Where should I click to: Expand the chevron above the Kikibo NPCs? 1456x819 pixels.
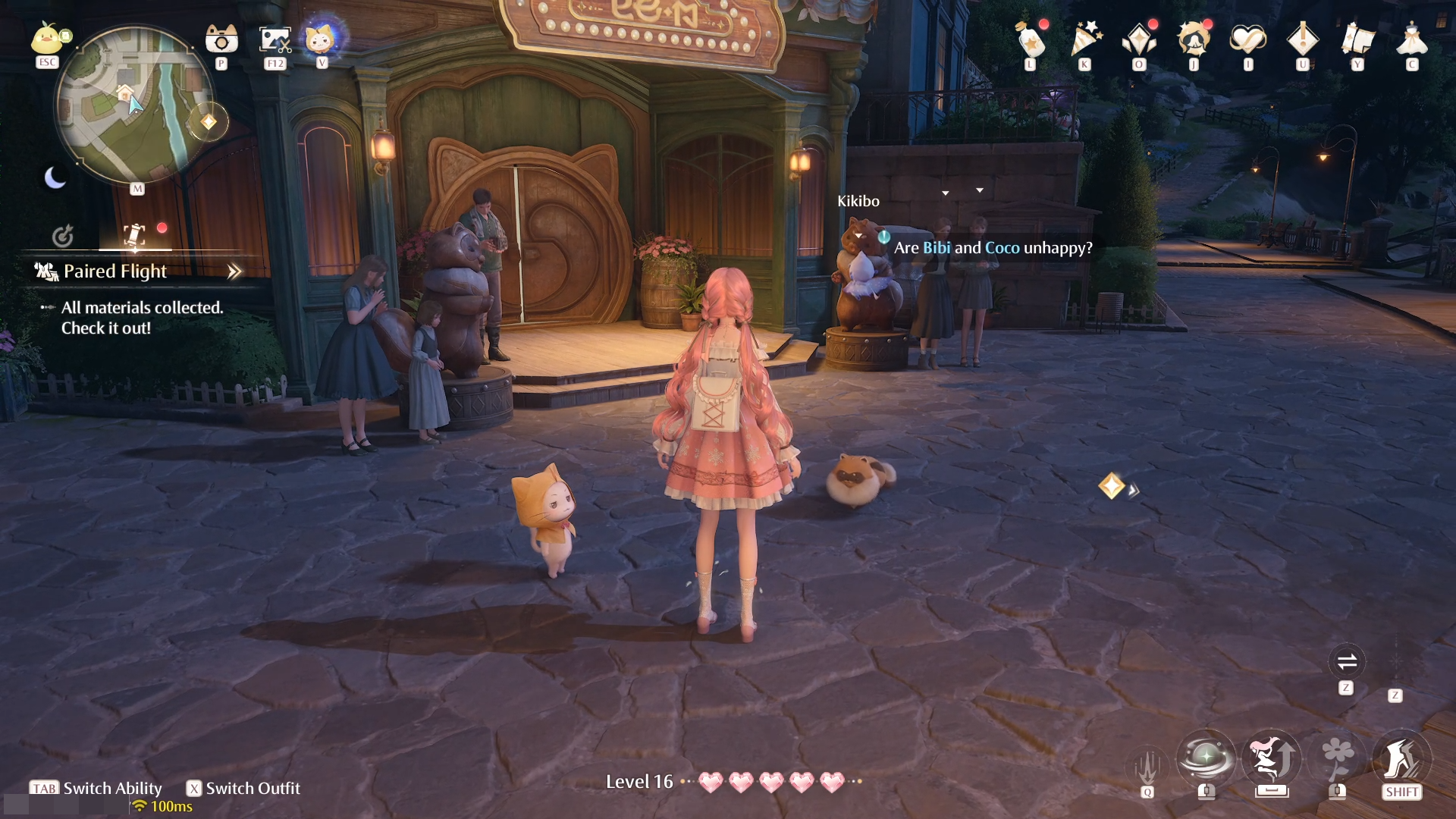945,193
